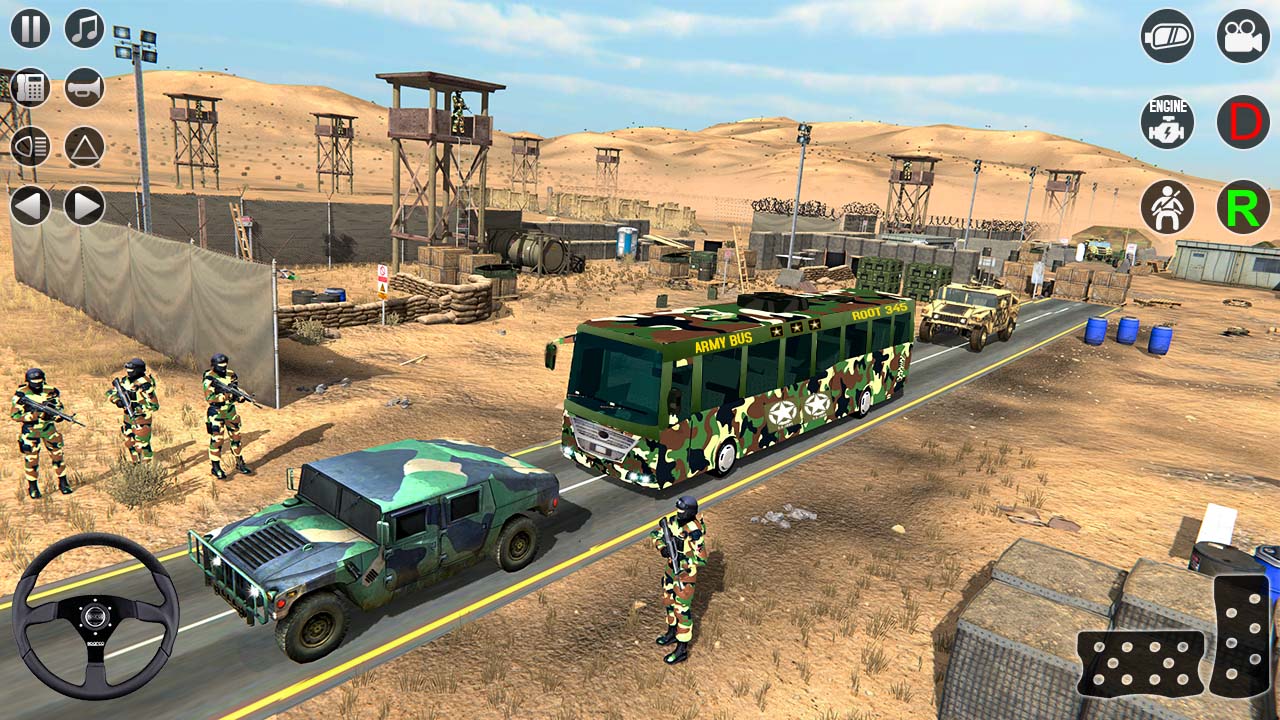Fasten the driver's seatbelt

[1166, 208]
